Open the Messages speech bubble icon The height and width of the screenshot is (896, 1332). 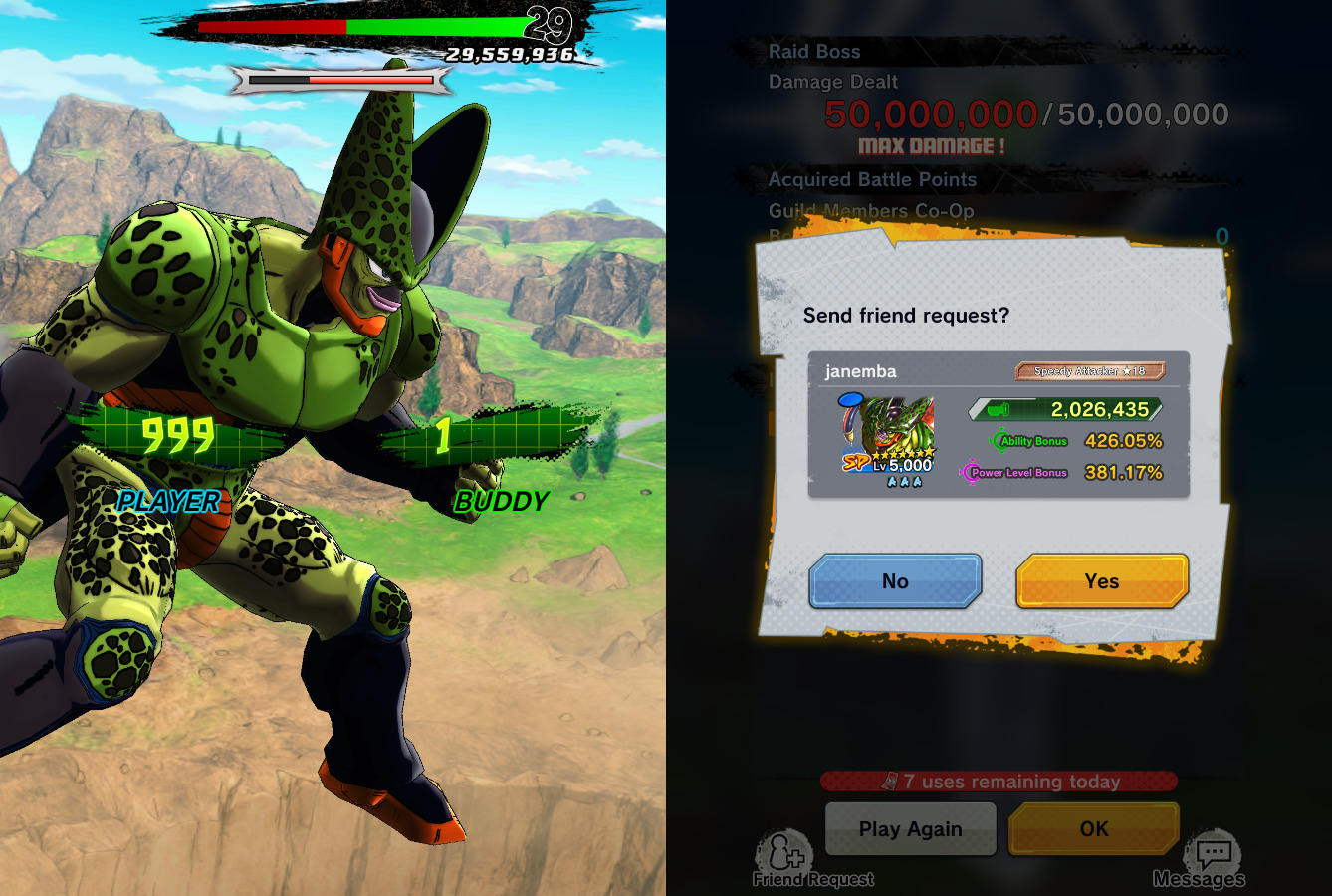point(1213,856)
